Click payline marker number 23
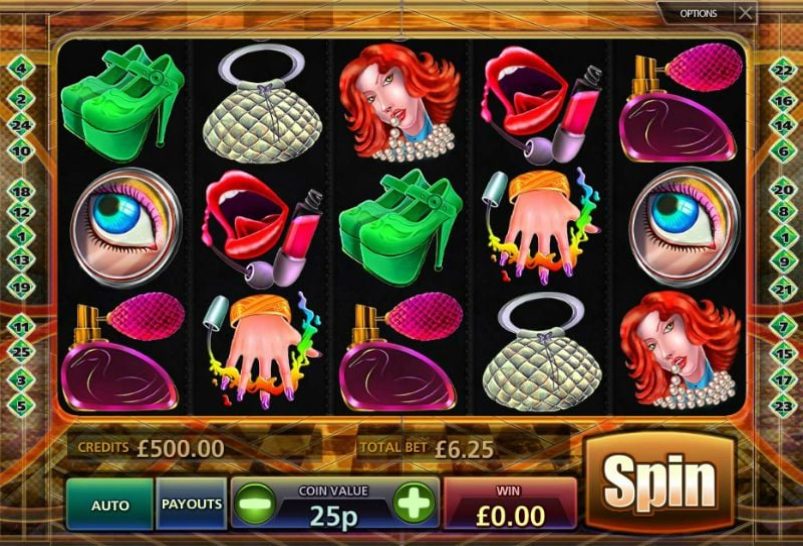 783,406
